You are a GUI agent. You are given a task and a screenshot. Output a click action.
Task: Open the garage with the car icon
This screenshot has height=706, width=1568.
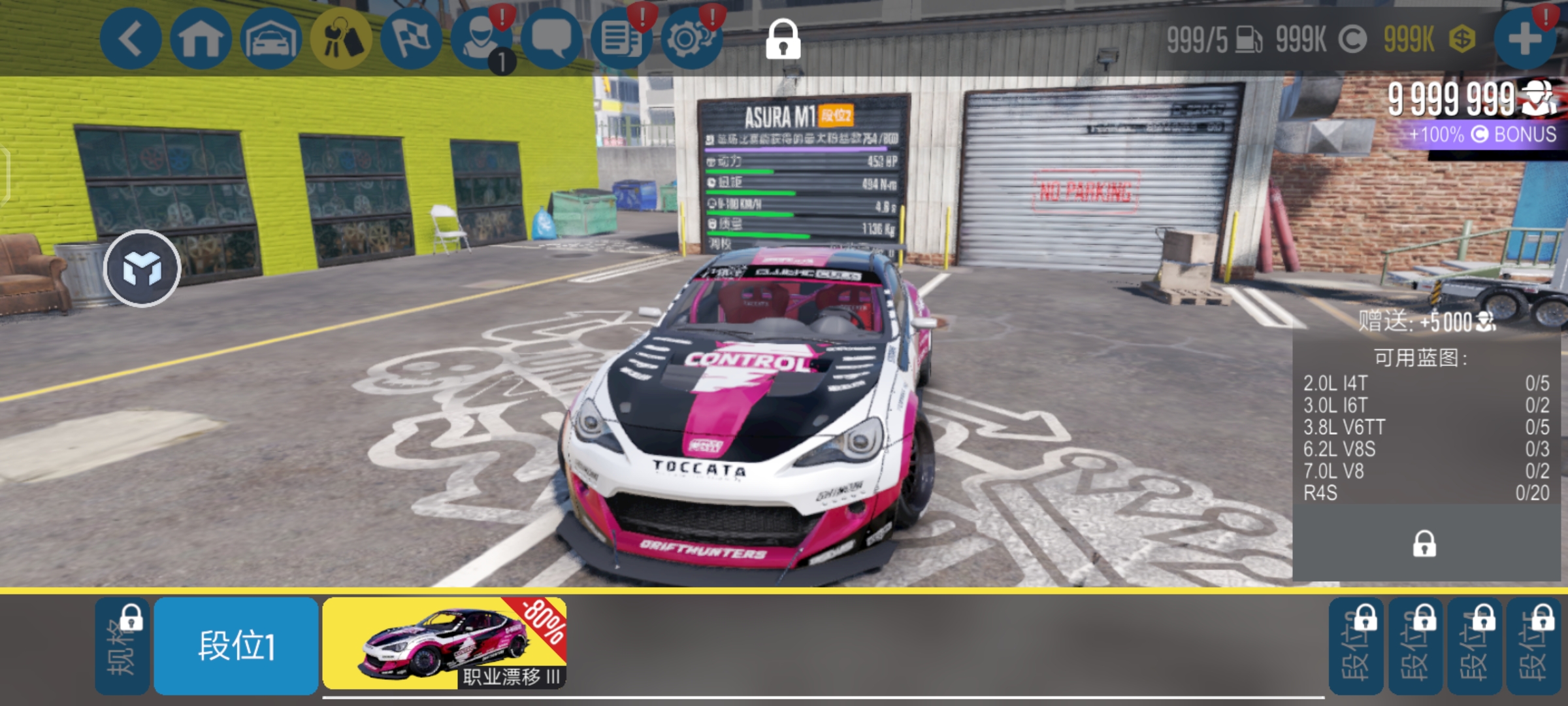(270, 39)
